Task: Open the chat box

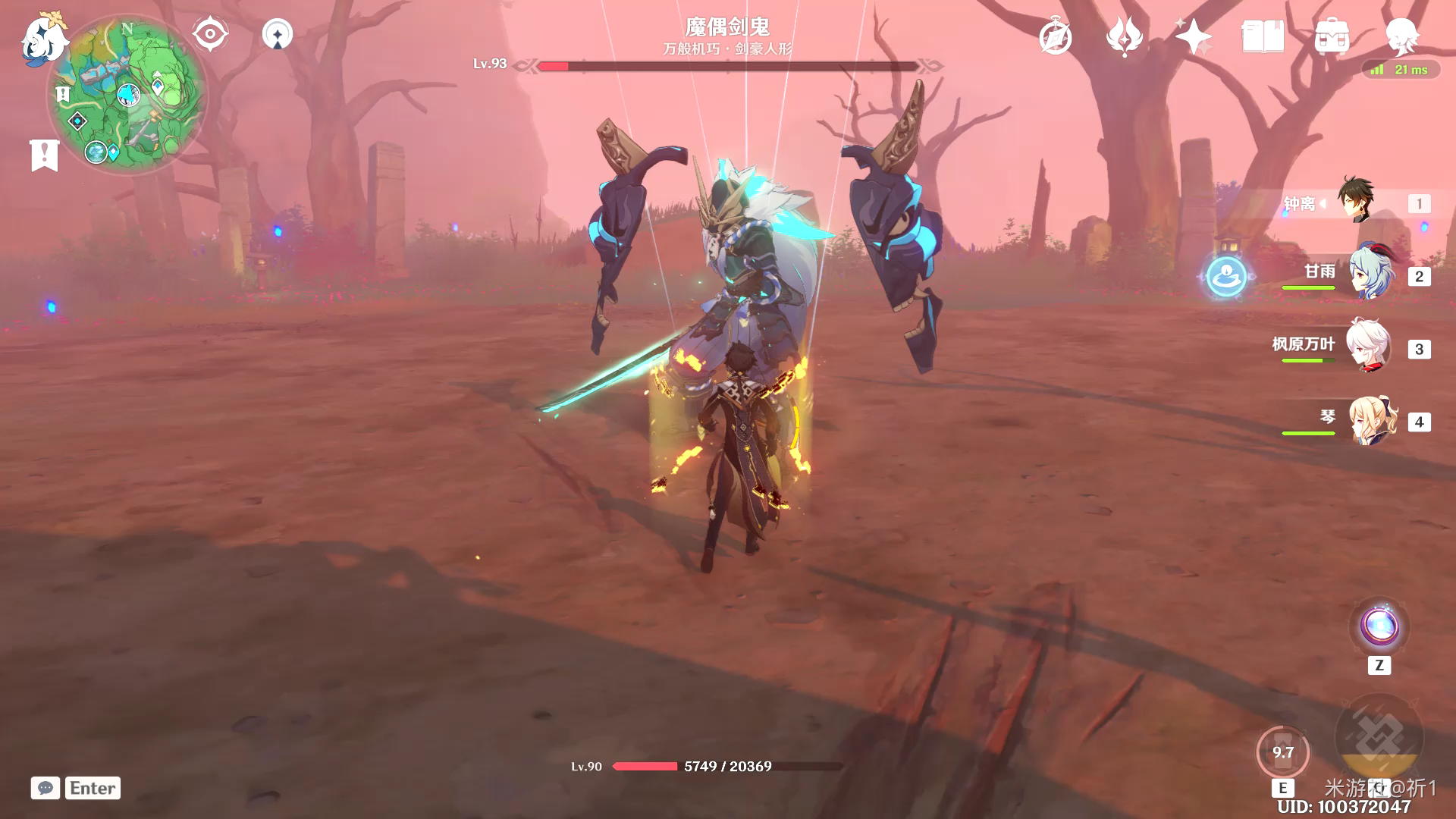Action: [x=45, y=788]
